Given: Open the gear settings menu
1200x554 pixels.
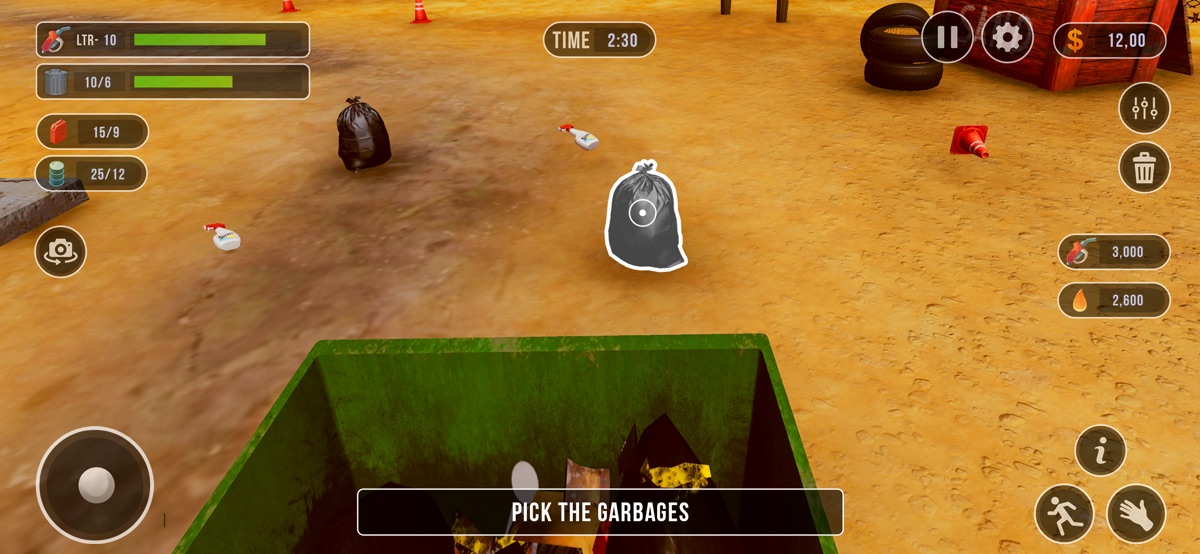Looking at the screenshot, I should click(x=1007, y=38).
